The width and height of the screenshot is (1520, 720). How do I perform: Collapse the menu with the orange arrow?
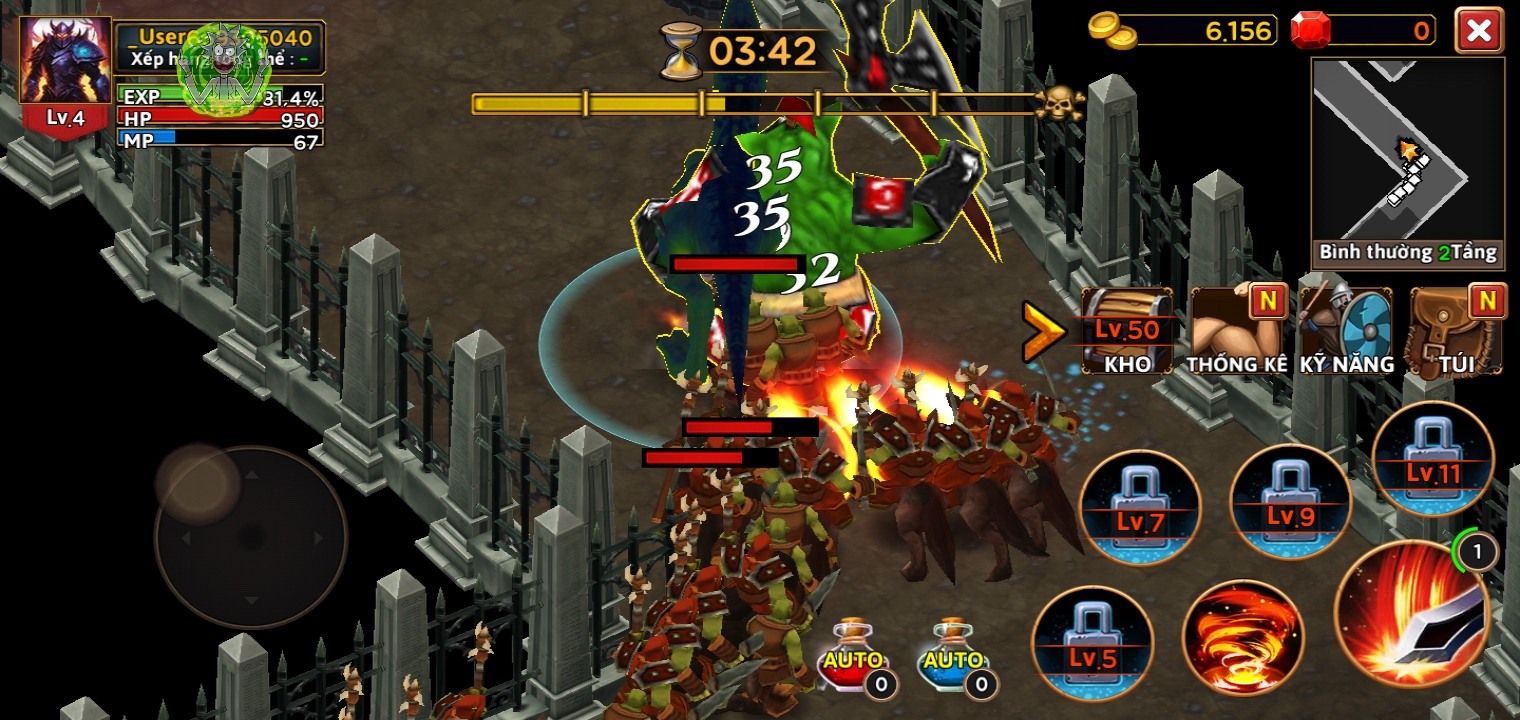[x=1043, y=332]
